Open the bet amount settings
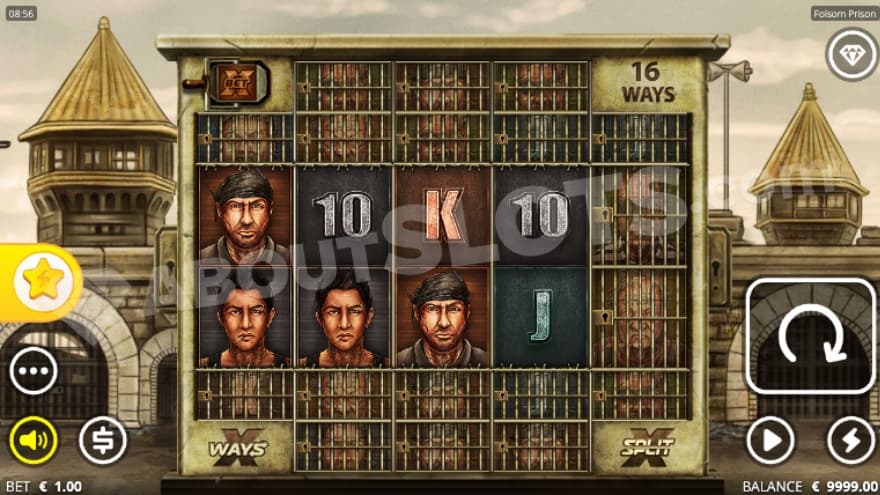Image resolution: width=880 pixels, height=495 pixels. tap(103, 440)
